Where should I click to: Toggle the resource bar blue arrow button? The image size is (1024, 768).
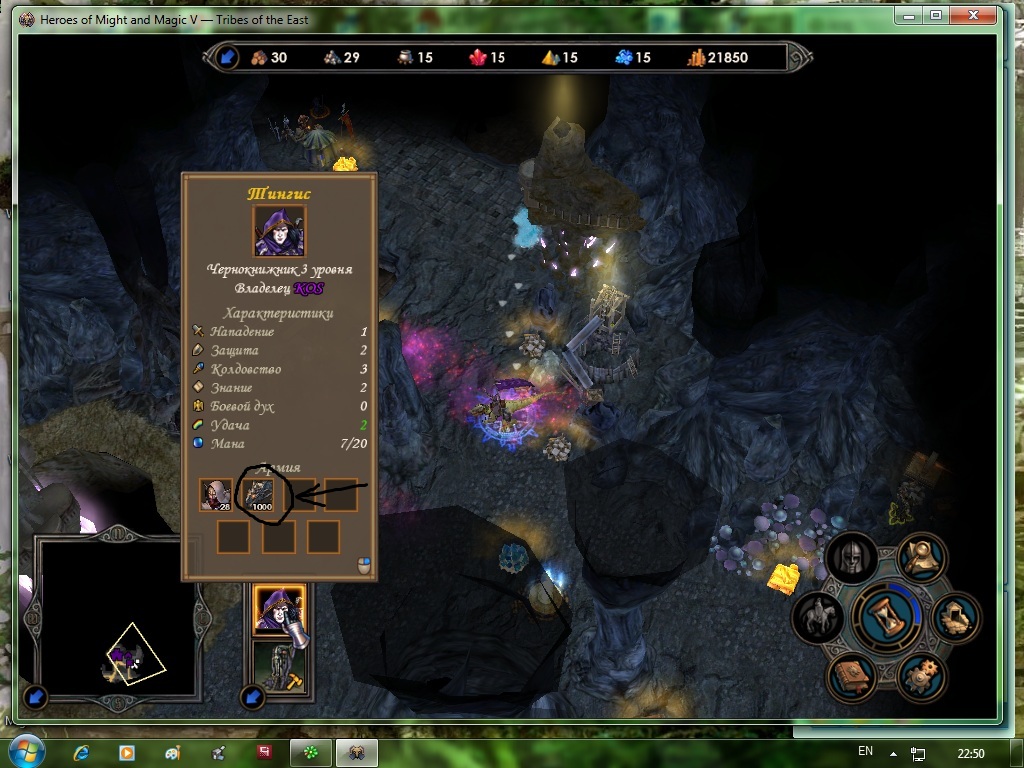(227, 57)
